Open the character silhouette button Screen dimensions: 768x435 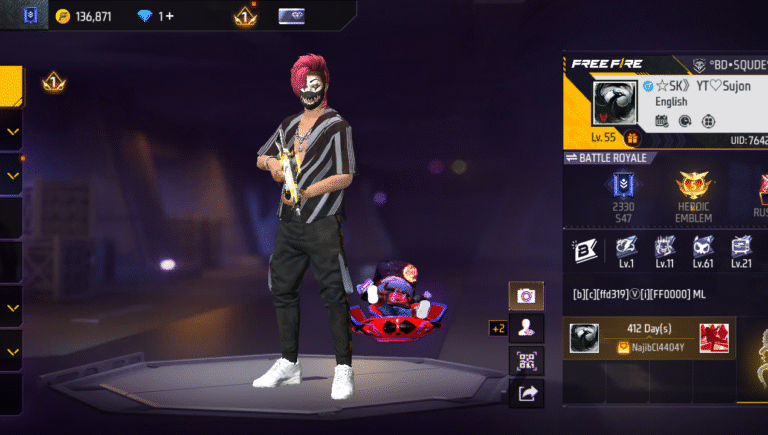pos(526,327)
